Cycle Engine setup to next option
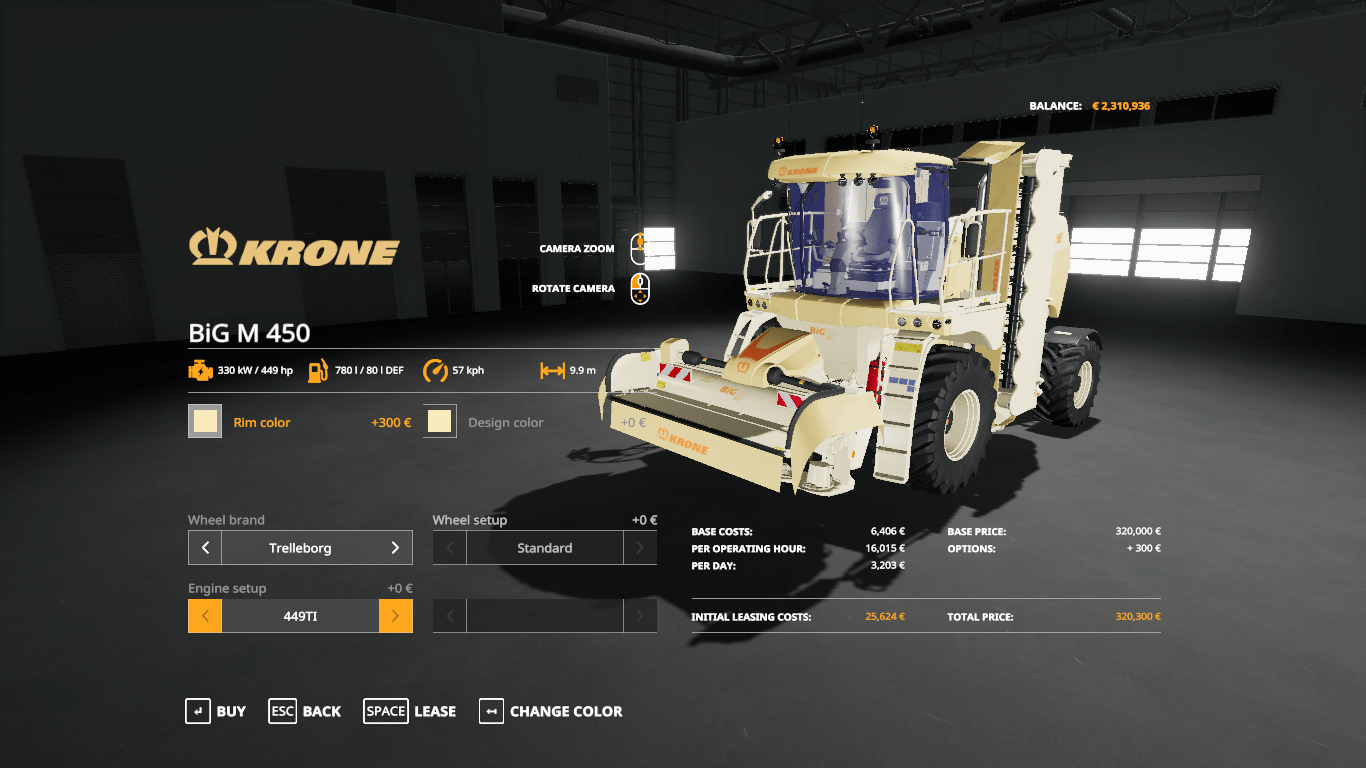The width and height of the screenshot is (1366, 768). click(395, 616)
